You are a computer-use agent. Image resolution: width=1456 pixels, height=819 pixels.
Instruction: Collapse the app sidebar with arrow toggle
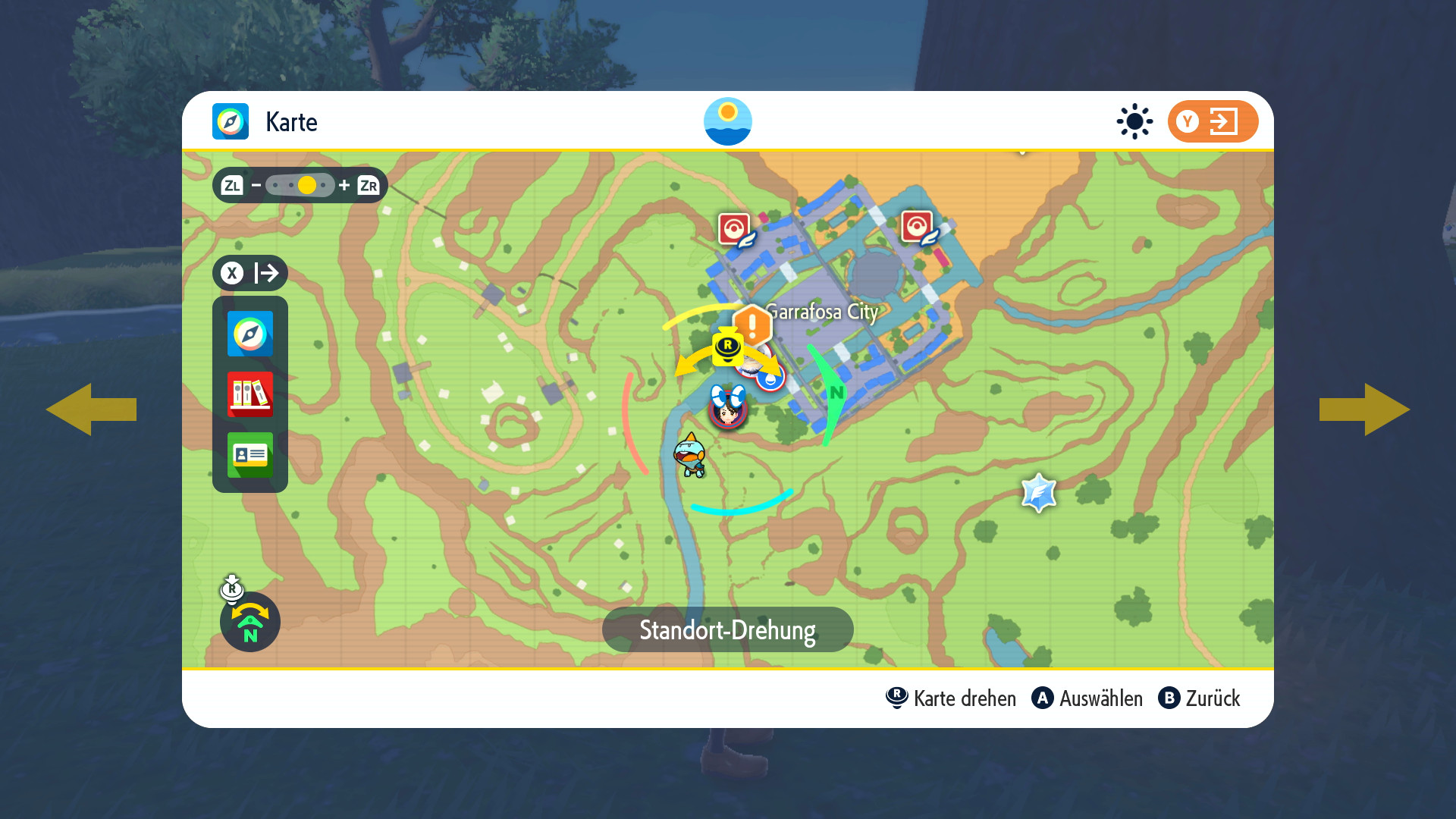(x=249, y=273)
